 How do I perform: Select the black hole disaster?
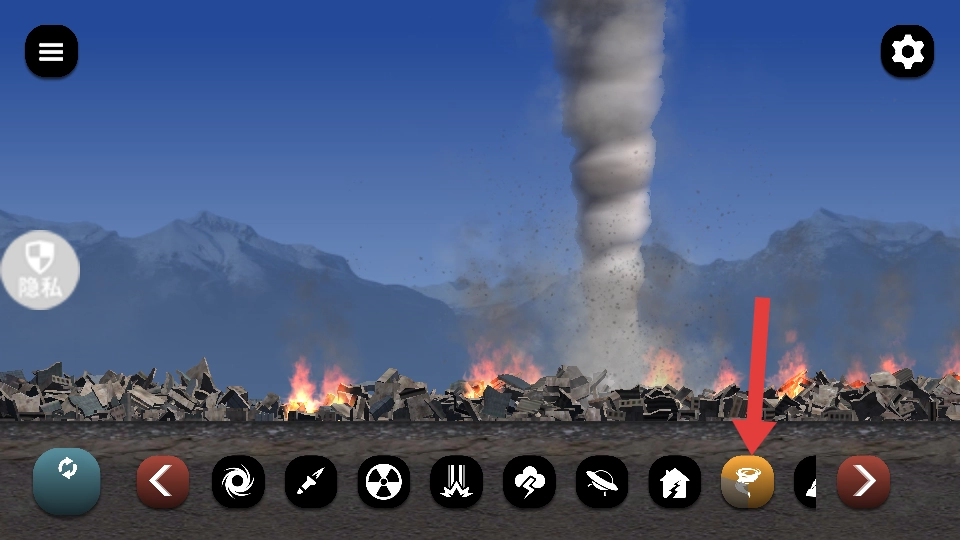coord(238,482)
